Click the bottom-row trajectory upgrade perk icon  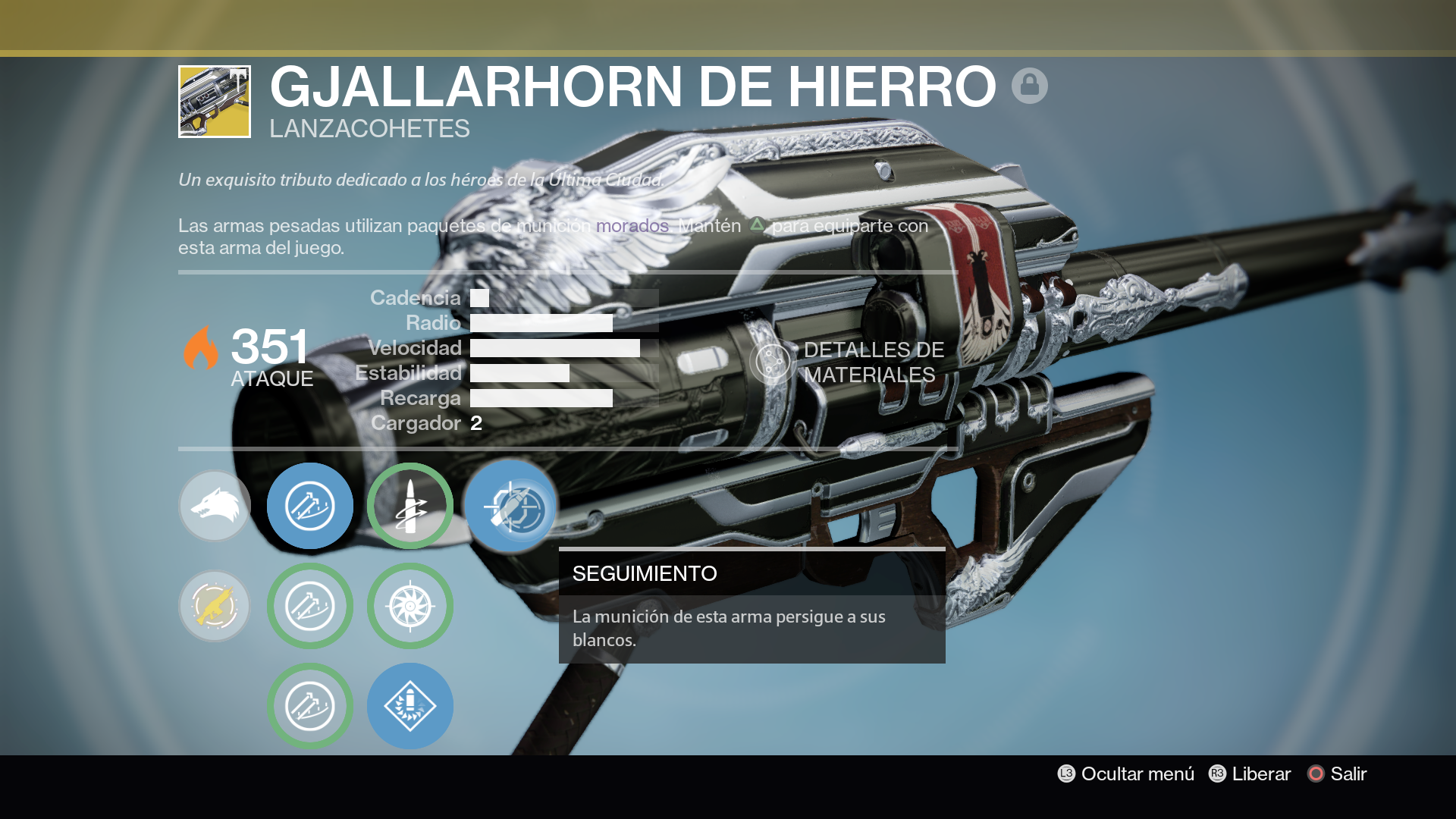click(310, 705)
